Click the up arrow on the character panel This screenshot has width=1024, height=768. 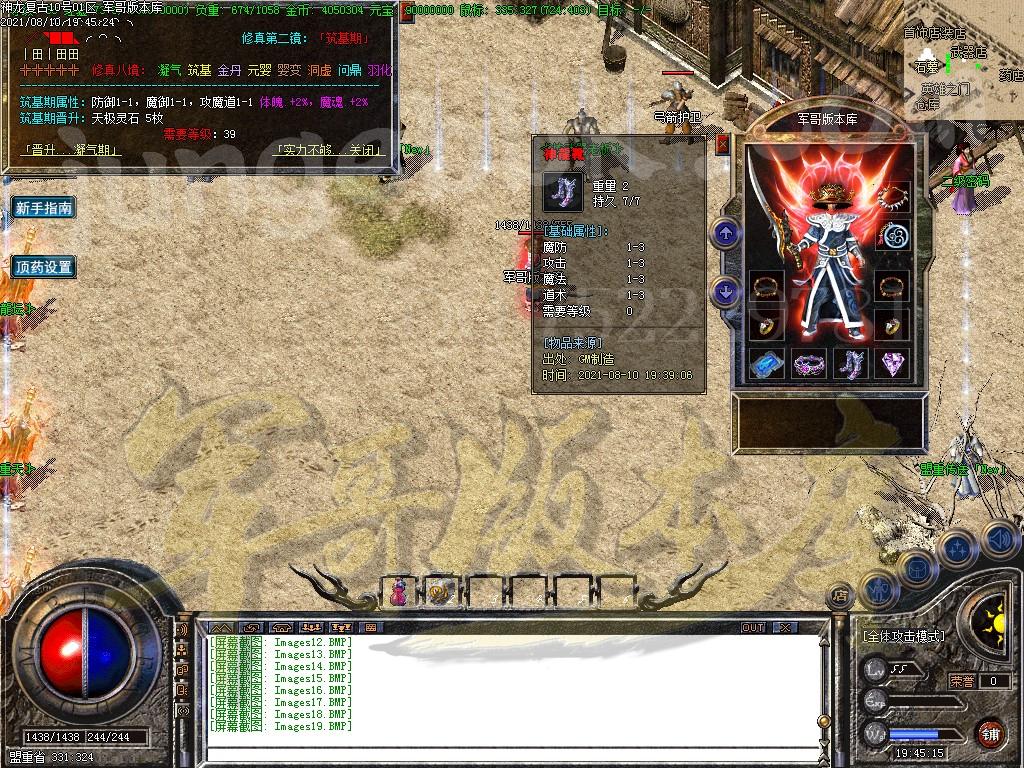725,234
